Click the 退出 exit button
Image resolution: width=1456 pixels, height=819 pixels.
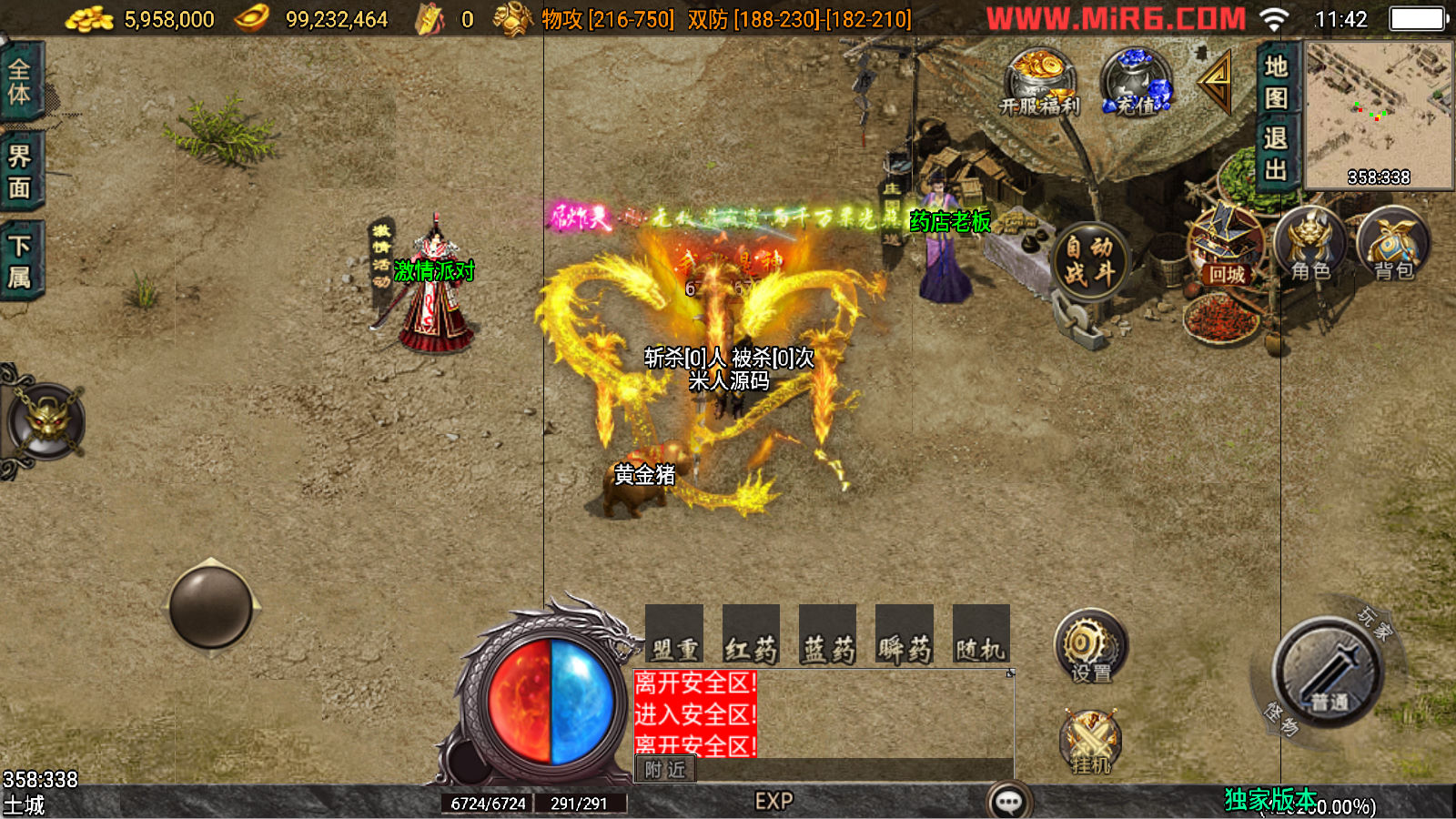1276,153
